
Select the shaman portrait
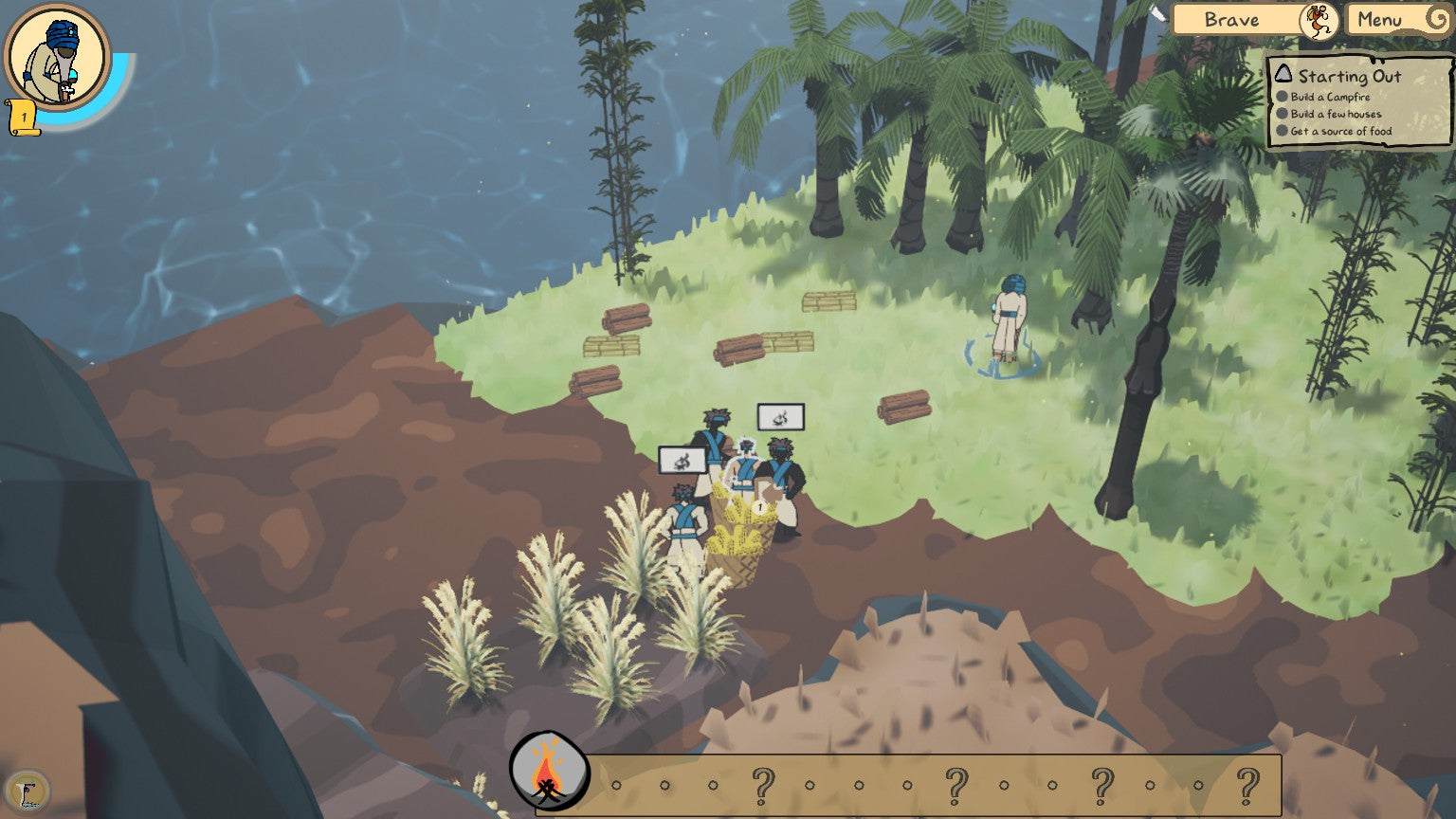point(57,57)
